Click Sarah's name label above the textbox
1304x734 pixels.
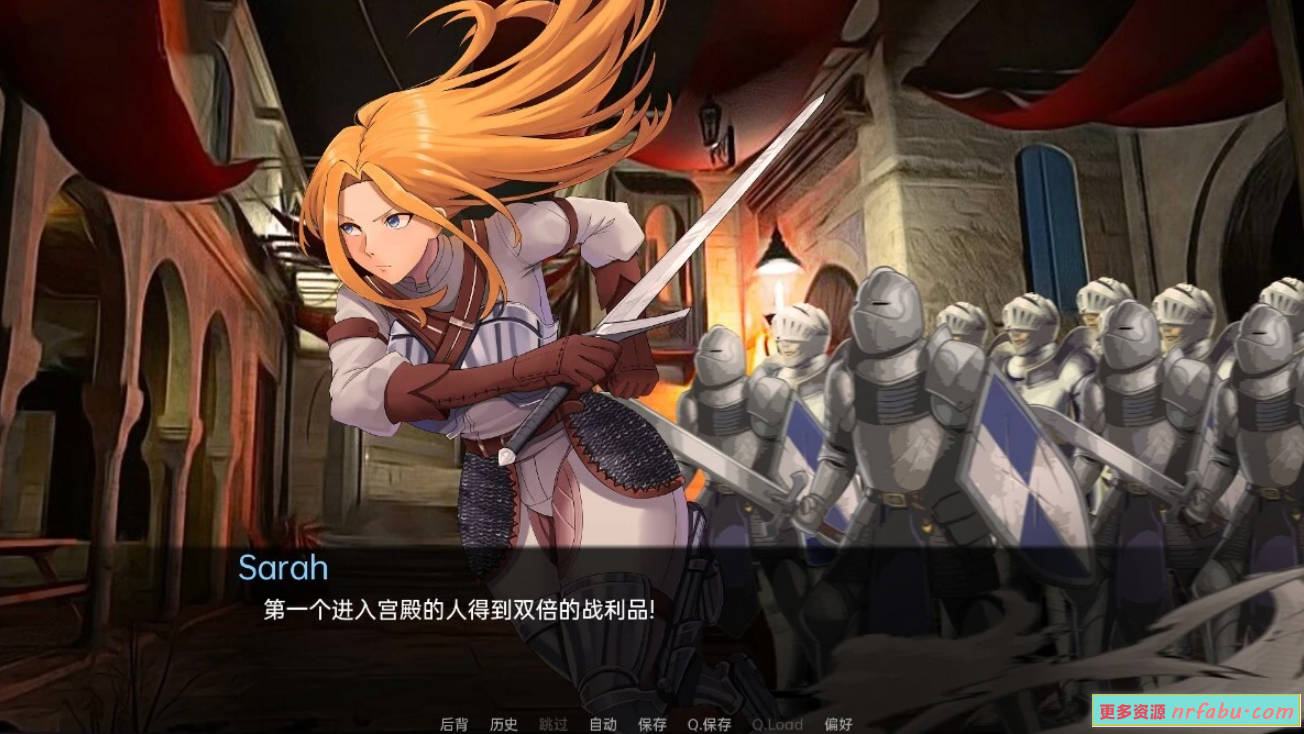click(x=285, y=569)
